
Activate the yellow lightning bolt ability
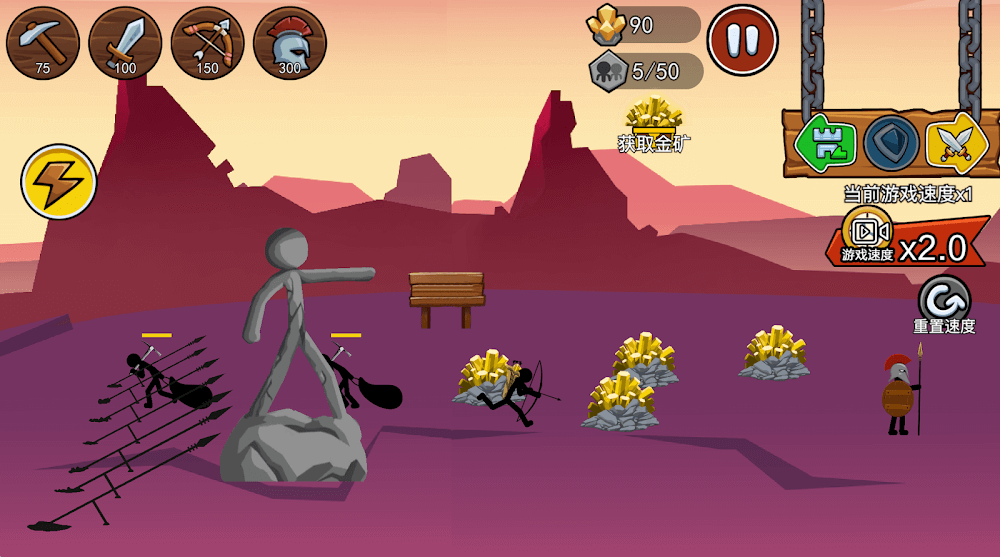58,182
